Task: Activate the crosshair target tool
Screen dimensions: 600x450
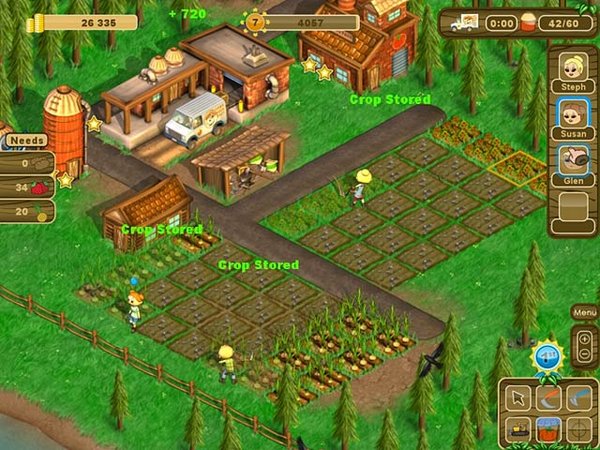Action: 579,429
